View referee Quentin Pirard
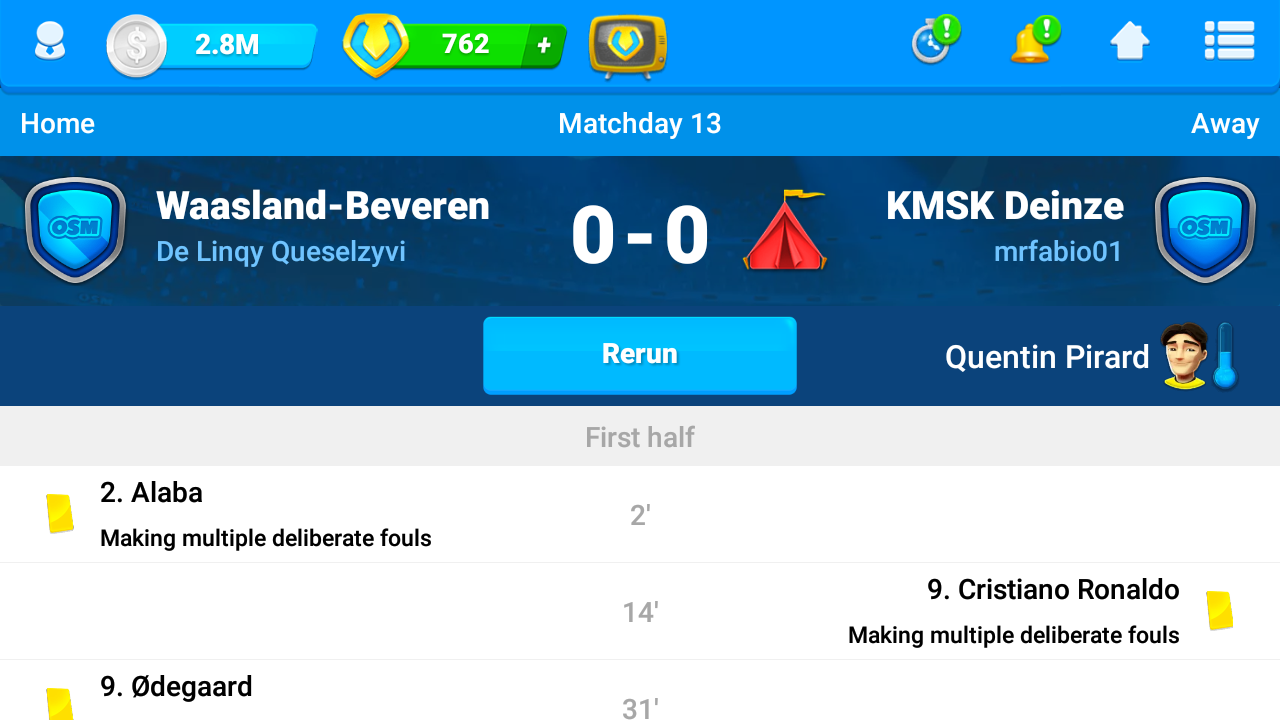Image resolution: width=1280 pixels, height=720 pixels. pos(1047,357)
